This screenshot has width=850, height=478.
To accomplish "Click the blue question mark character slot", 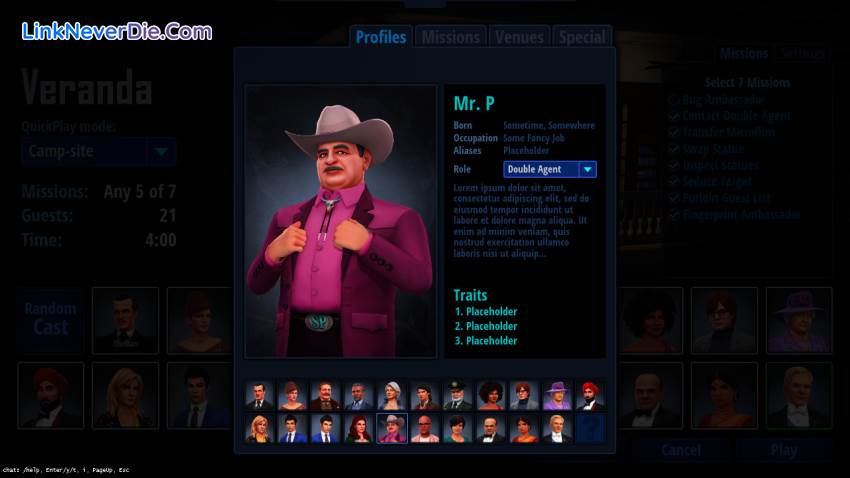I will coord(590,429).
